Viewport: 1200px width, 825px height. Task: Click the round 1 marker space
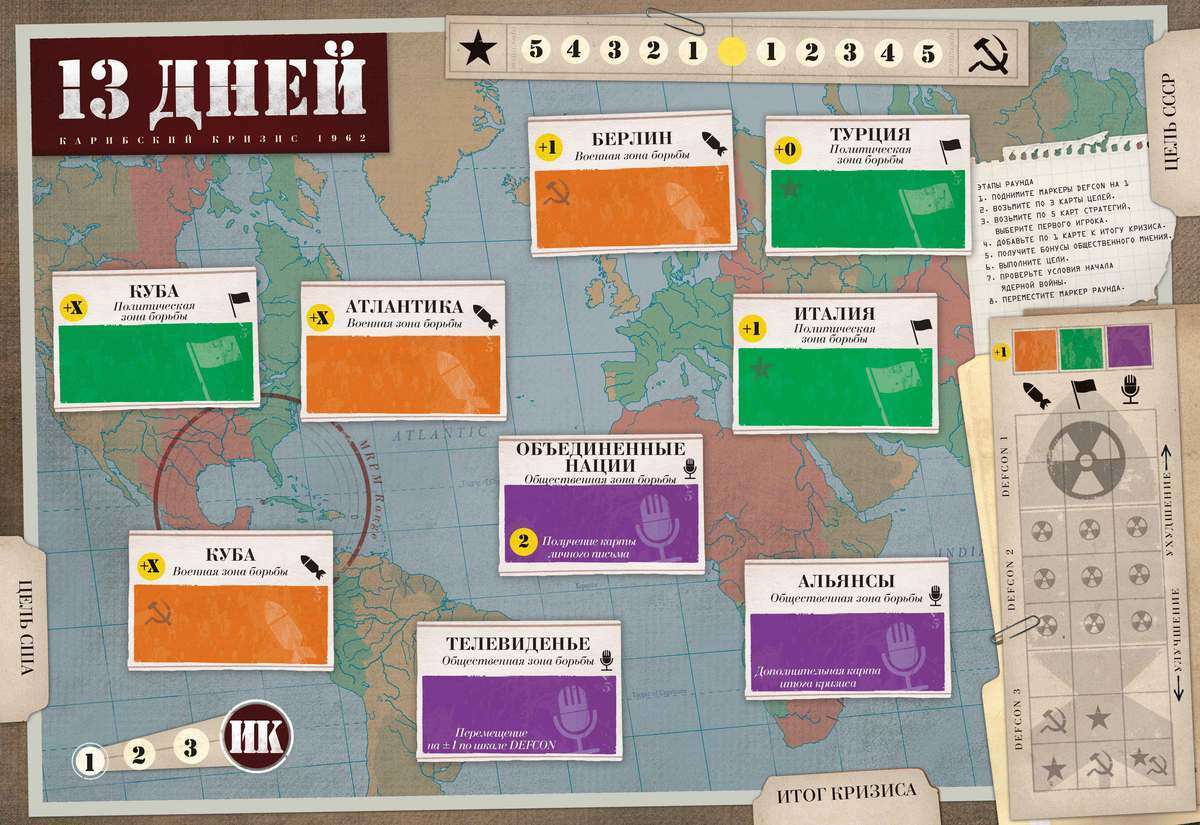tap(90, 762)
